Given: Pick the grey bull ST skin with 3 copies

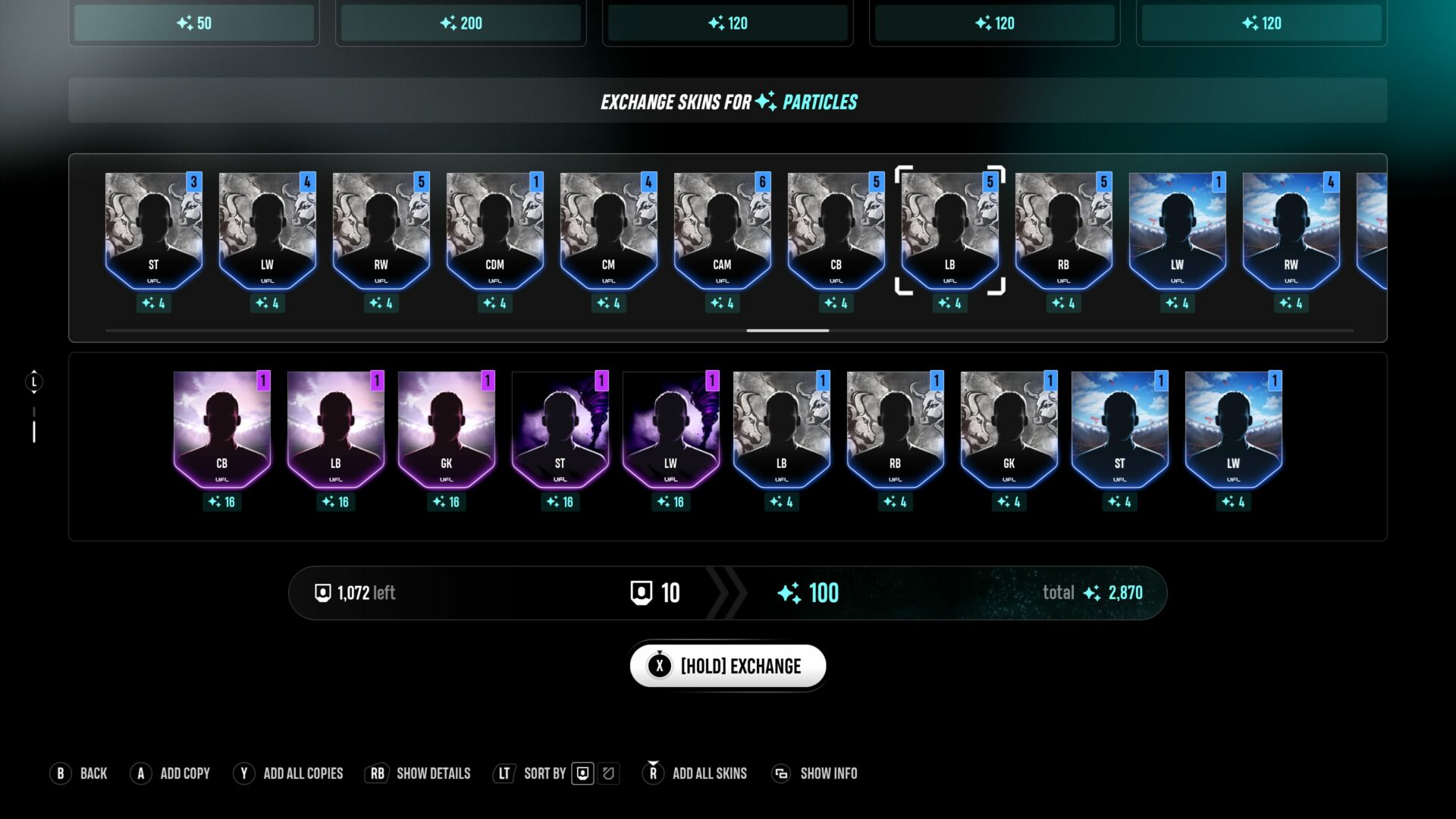Looking at the screenshot, I should tap(153, 231).
